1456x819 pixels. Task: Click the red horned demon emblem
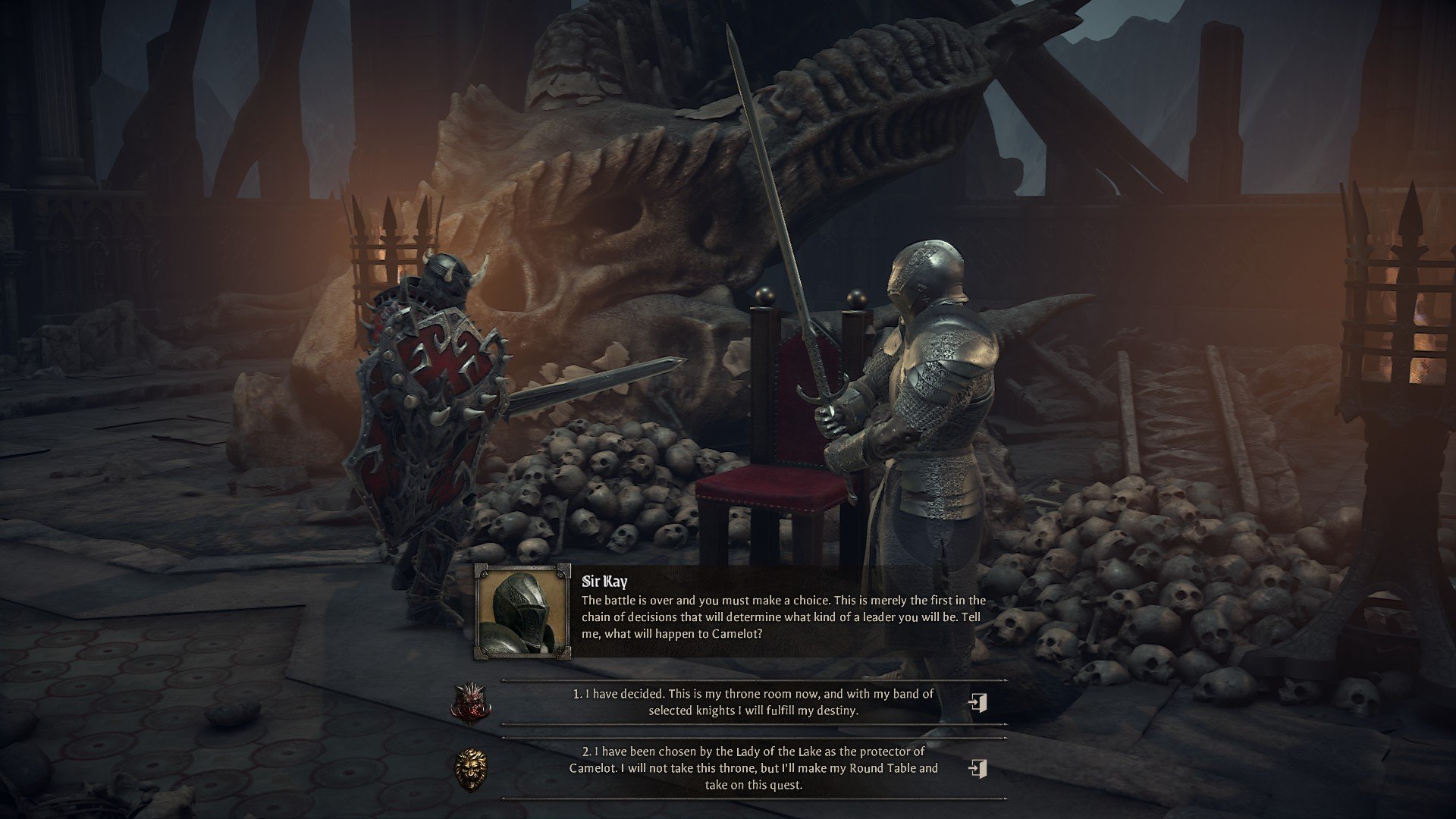469,702
